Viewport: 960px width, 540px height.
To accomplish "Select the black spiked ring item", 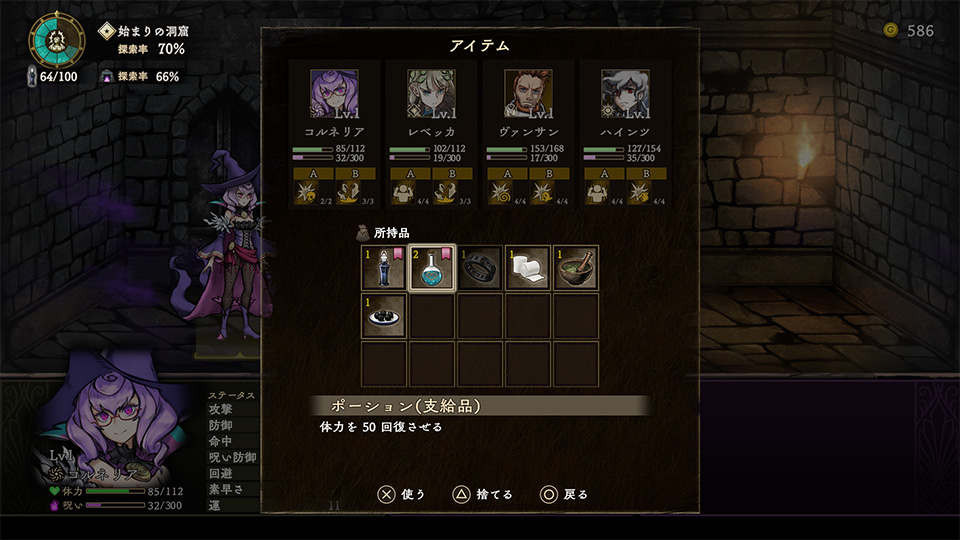I will [480, 268].
